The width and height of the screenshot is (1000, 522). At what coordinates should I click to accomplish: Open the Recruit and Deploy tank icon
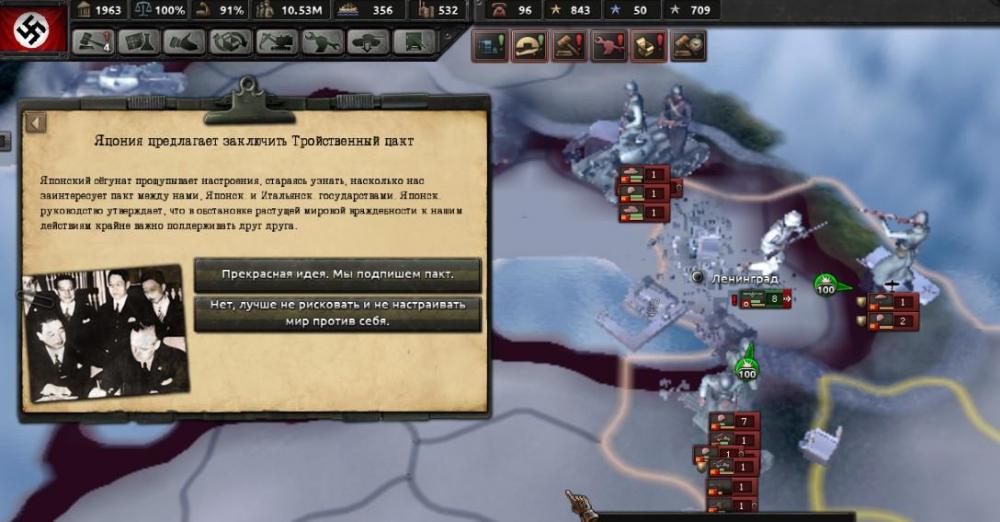[368, 42]
